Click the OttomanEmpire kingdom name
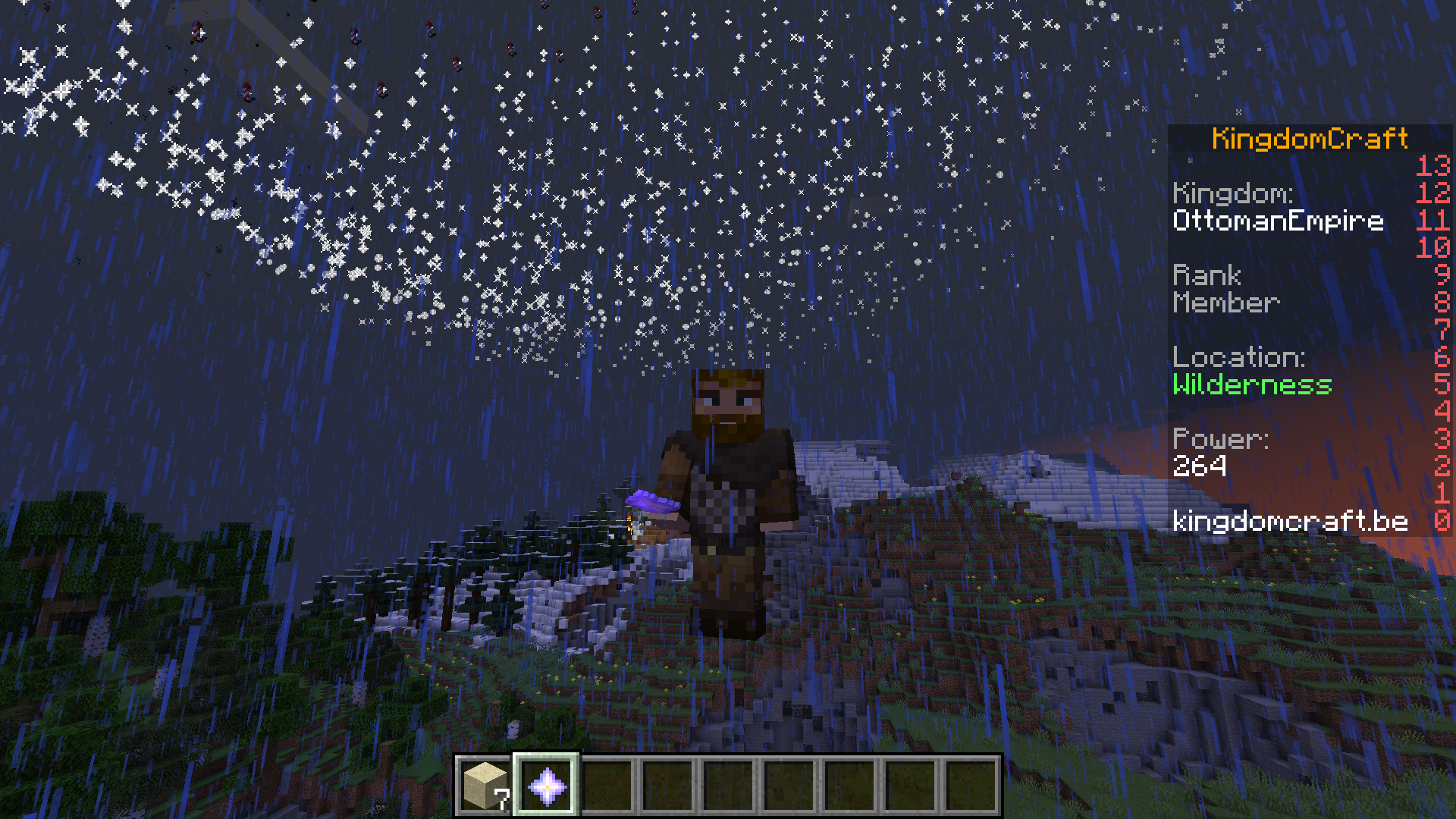The width and height of the screenshot is (1456, 819). click(x=1279, y=221)
